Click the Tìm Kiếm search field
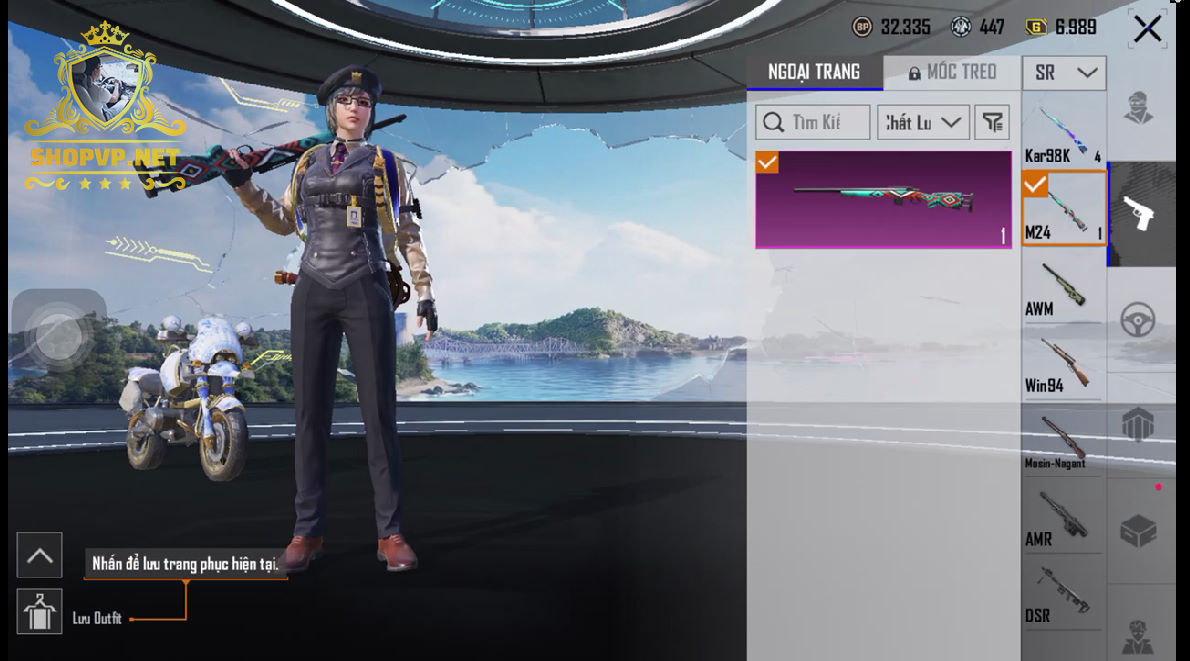This screenshot has height=661, width=1190. click(812, 122)
